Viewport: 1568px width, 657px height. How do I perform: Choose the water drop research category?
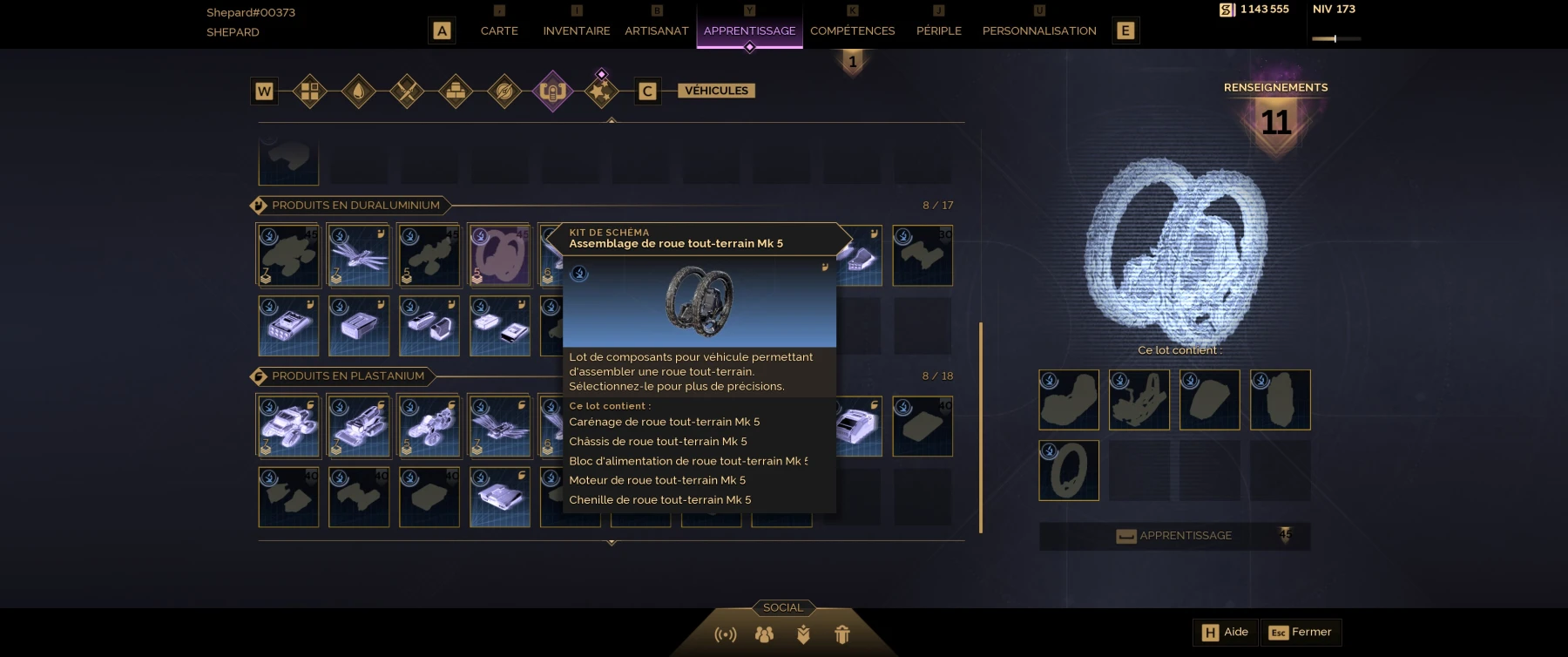coord(358,91)
